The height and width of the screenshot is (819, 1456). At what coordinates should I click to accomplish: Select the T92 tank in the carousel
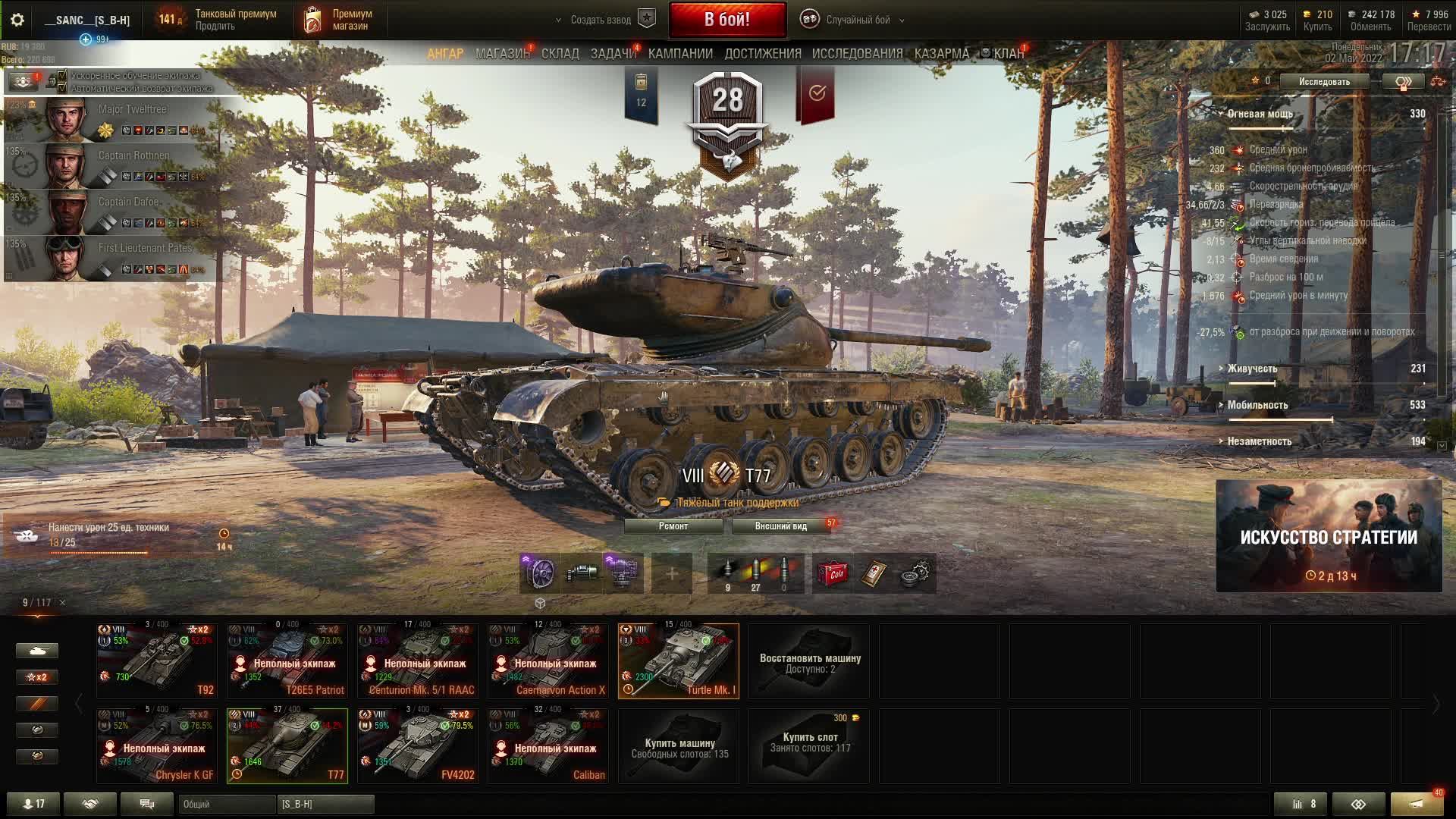157,661
